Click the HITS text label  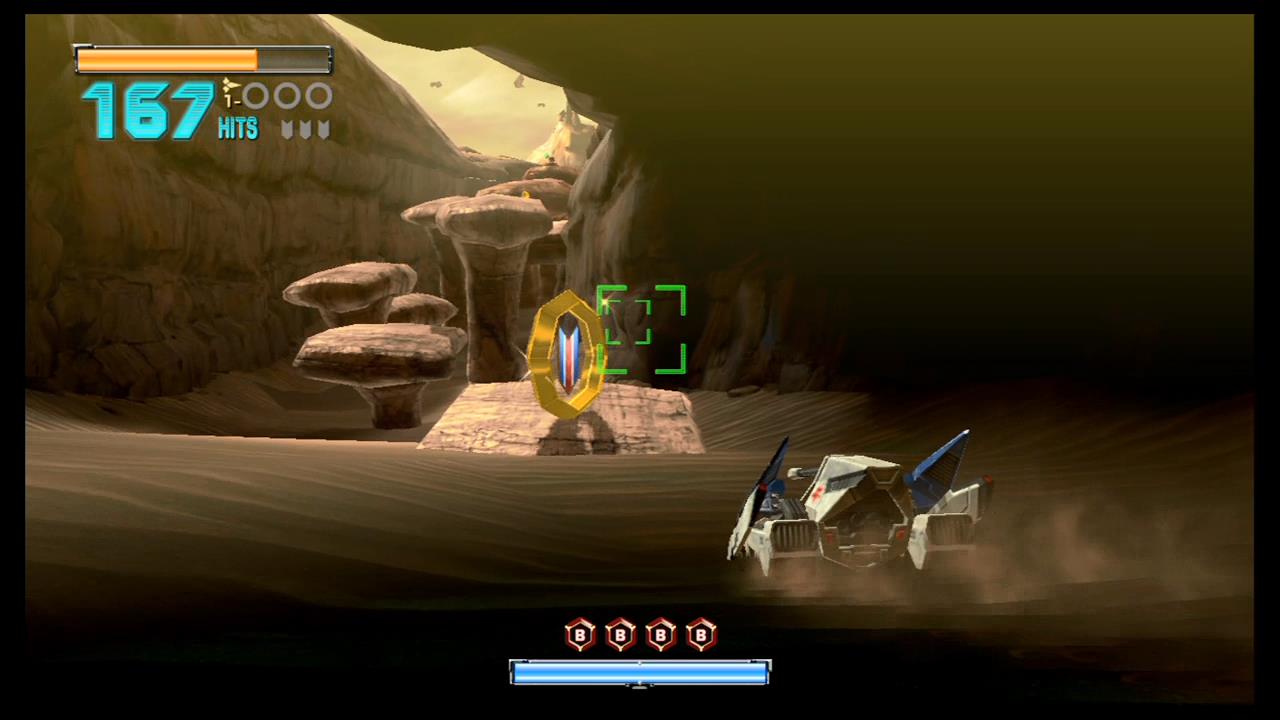pos(238,127)
